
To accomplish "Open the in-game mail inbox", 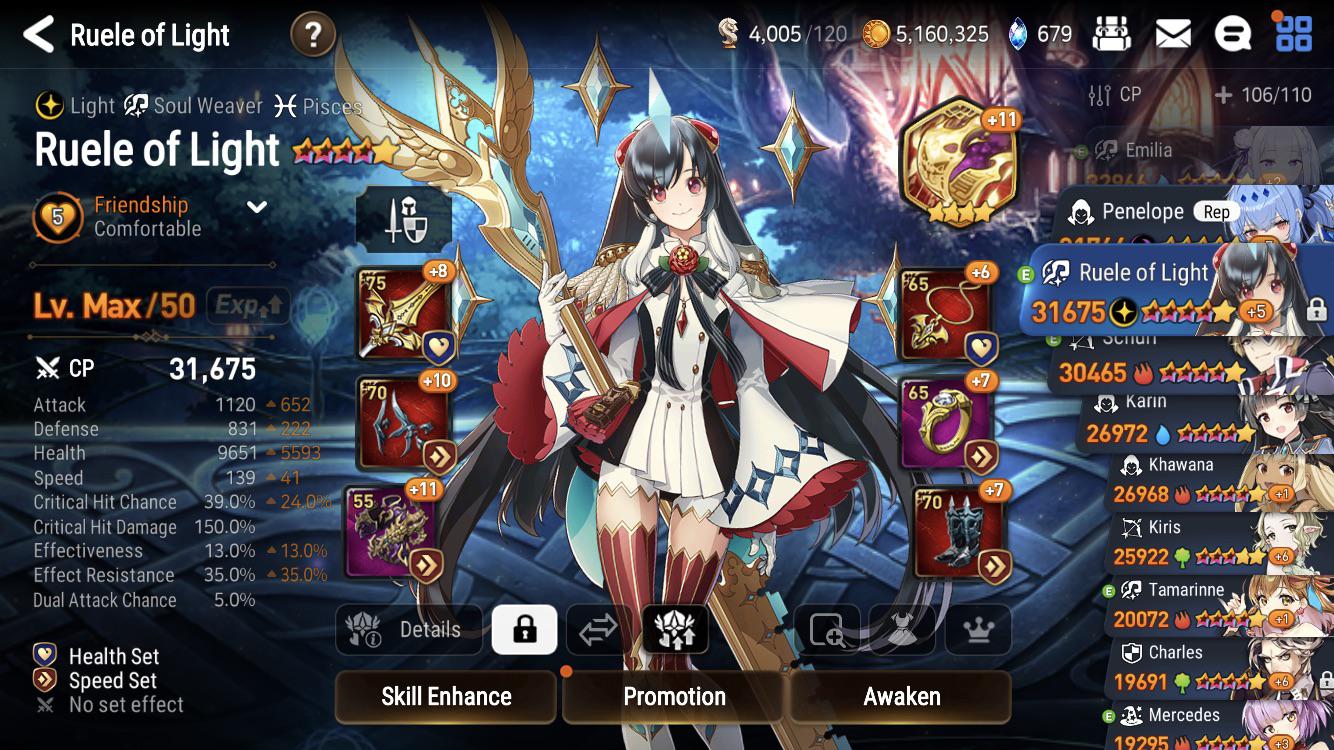I will click(1174, 33).
